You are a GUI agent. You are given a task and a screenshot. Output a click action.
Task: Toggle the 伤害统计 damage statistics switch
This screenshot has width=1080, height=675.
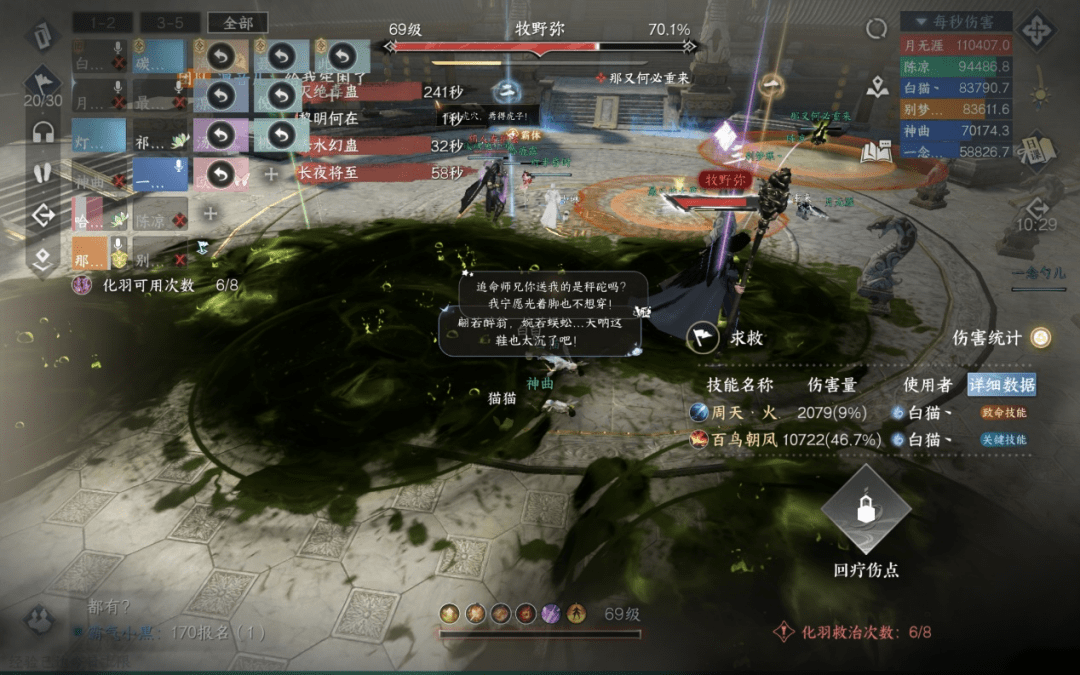click(1041, 338)
